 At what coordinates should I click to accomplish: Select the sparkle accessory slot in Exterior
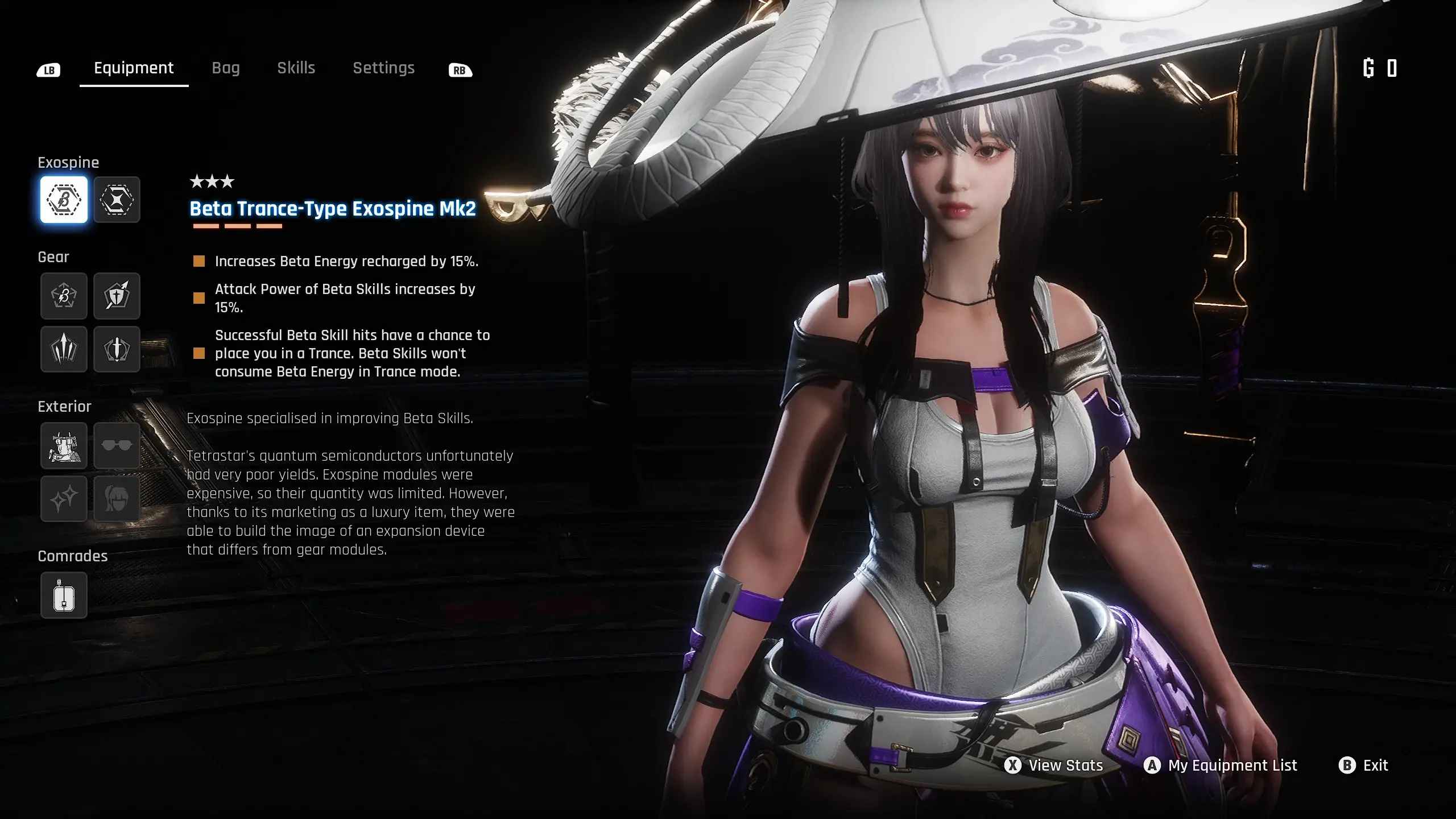pos(63,499)
